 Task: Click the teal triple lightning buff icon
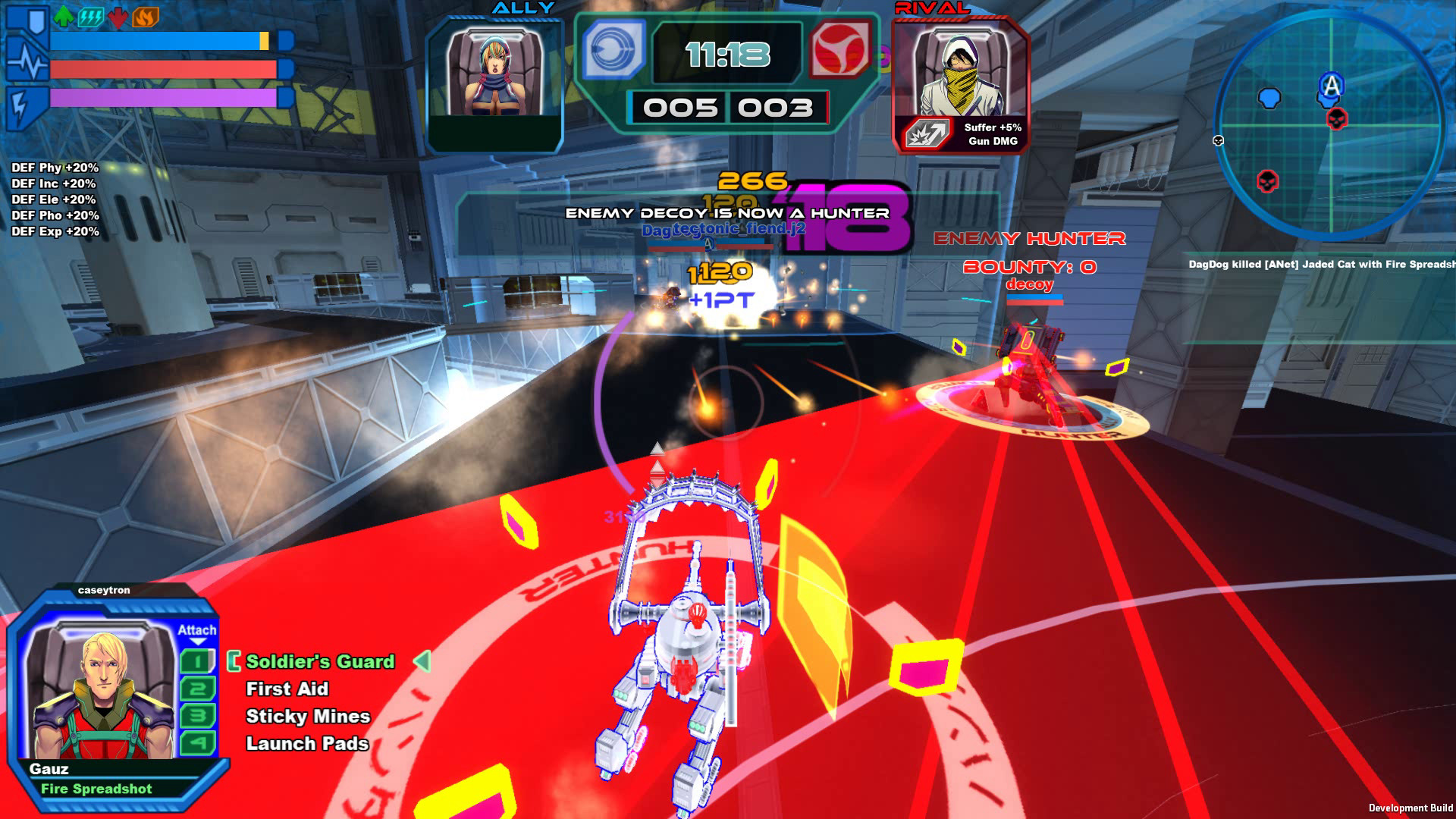[90, 17]
